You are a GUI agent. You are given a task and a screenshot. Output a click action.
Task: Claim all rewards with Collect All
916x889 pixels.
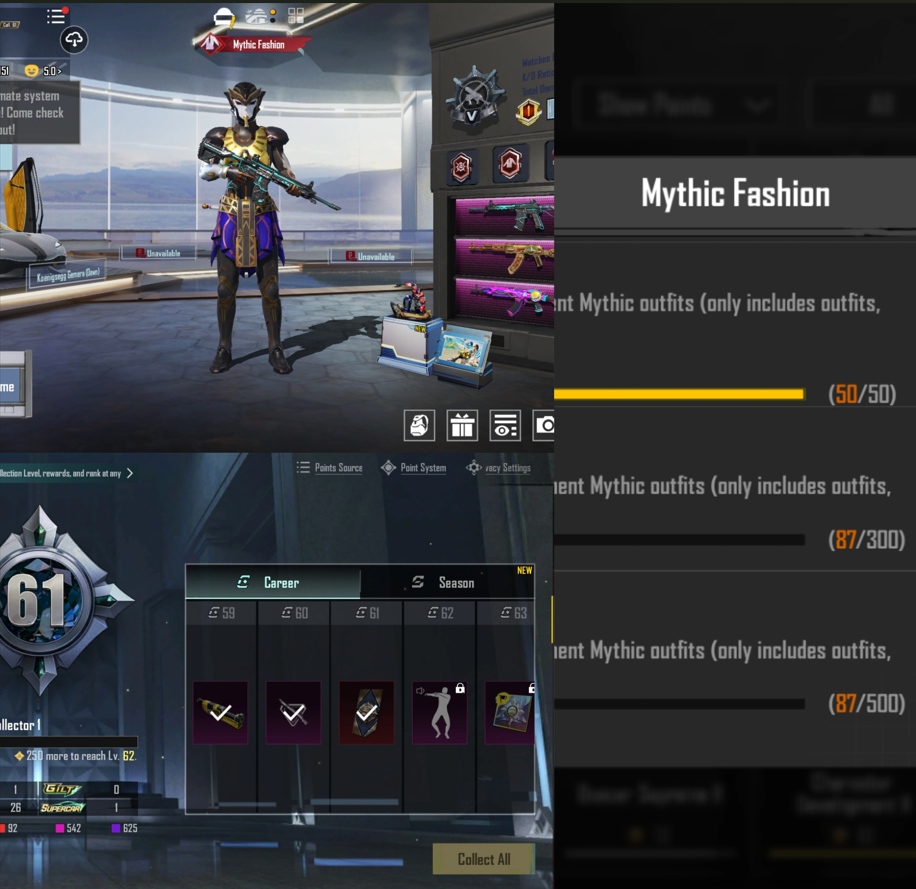[x=483, y=859]
